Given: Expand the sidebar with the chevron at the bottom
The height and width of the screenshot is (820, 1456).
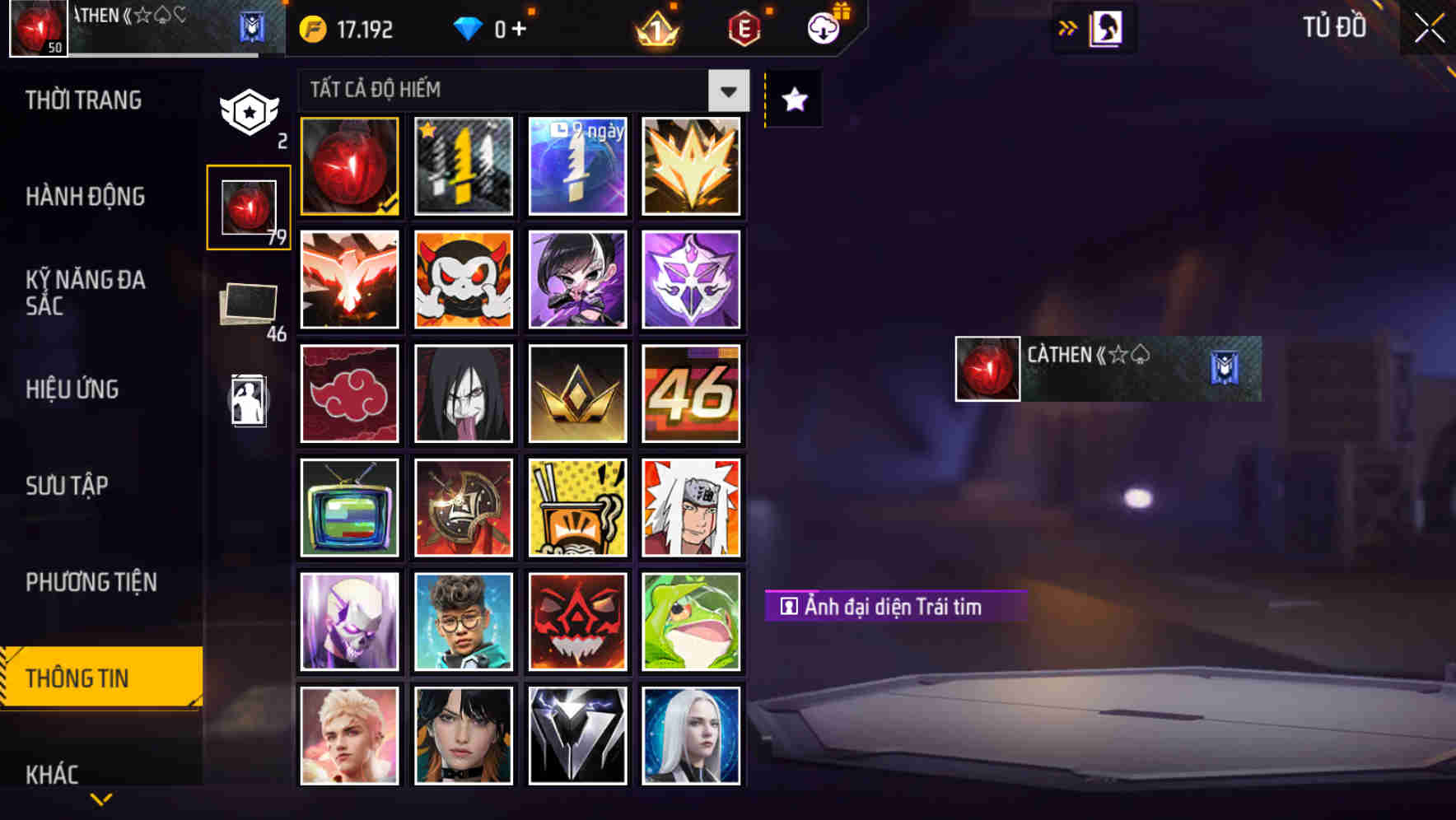Looking at the screenshot, I should pyautogui.click(x=100, y=797).
